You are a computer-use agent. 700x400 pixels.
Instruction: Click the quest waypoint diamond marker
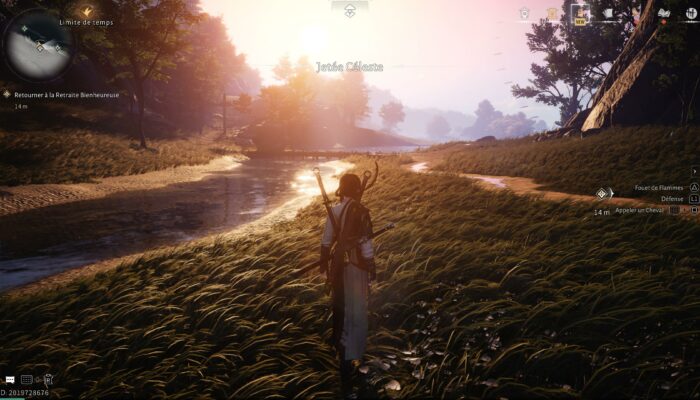click(602, 194)
